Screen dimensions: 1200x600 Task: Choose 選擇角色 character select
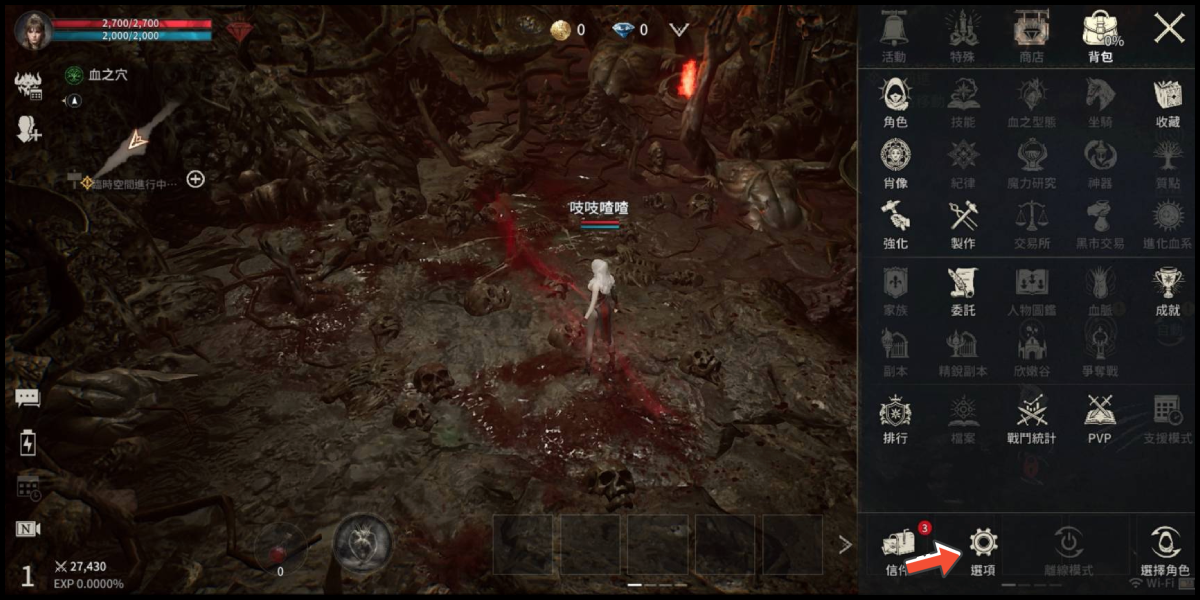pos(1165,550)
